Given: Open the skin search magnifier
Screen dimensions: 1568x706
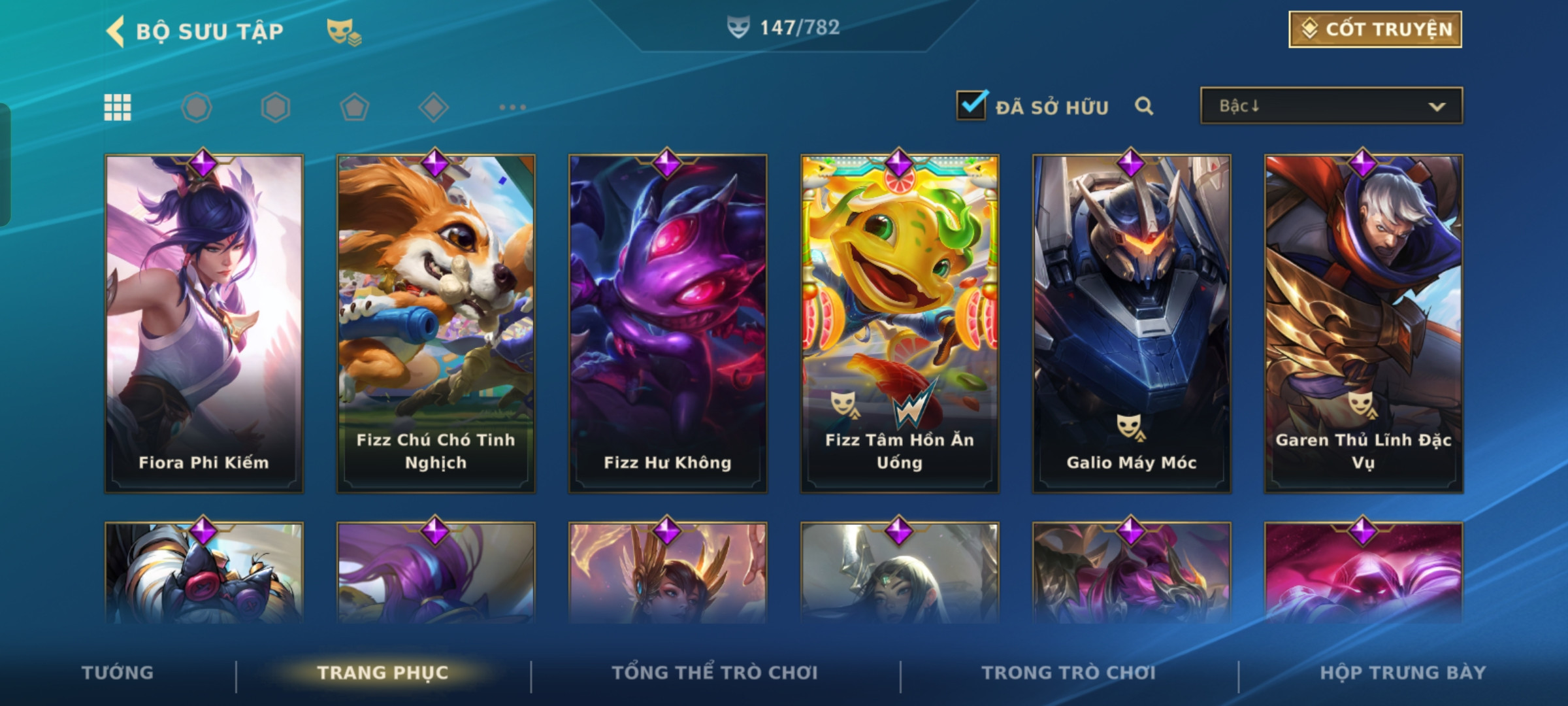Looking at the screenshot, I should pos(1143,106).
